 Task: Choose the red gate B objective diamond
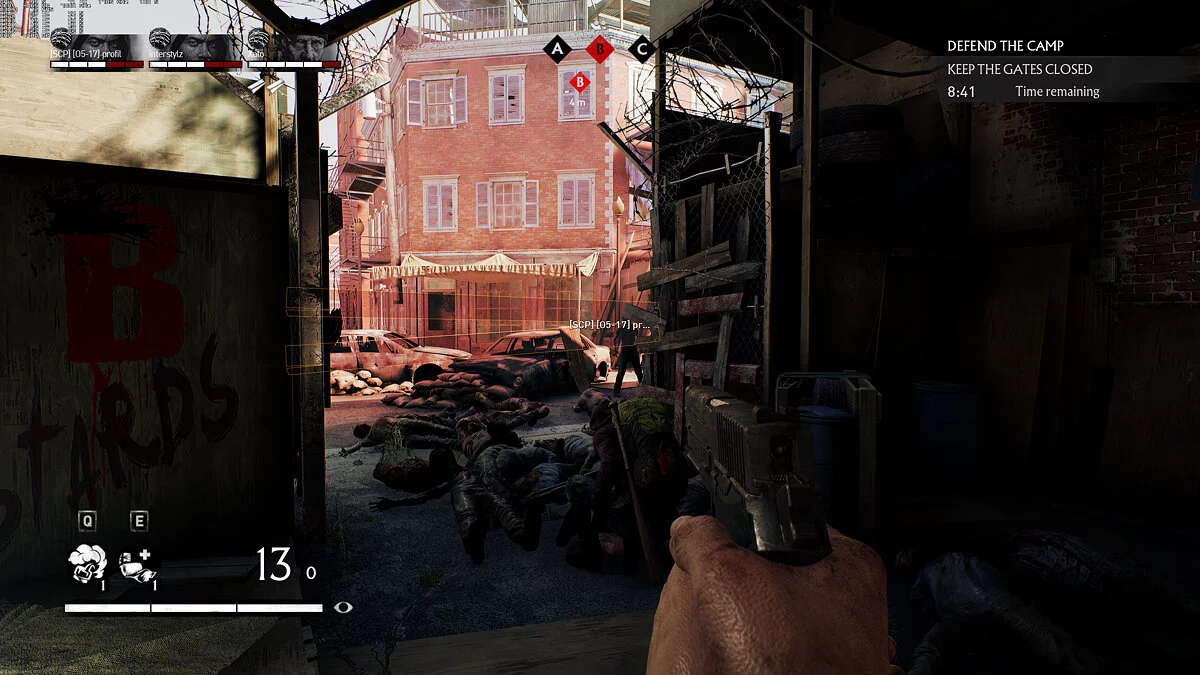pos(599,47)
